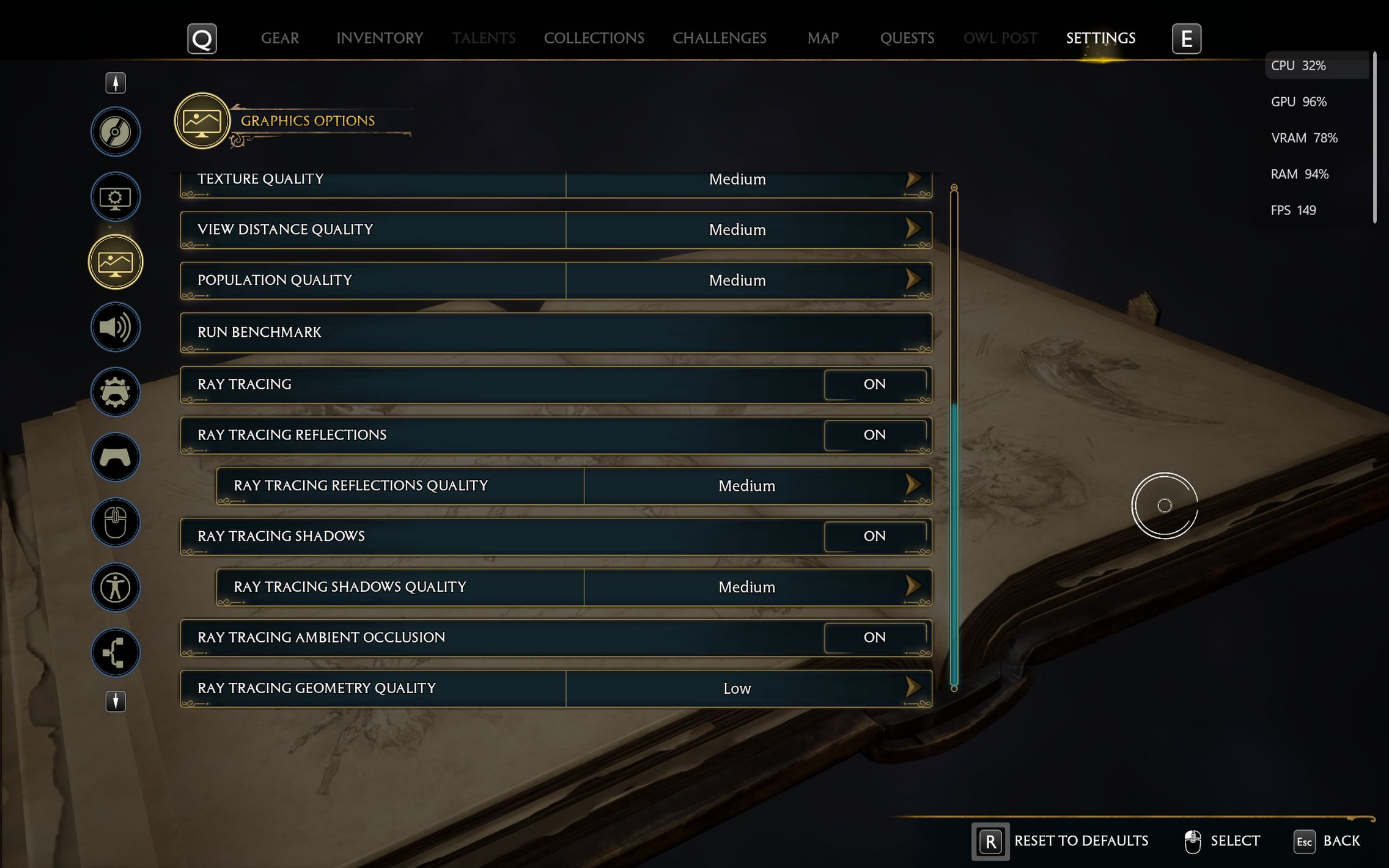Toggle Ray Tracing Shadows setting
The height and width of the screenshot is (868, 1389).
point(874,536)
